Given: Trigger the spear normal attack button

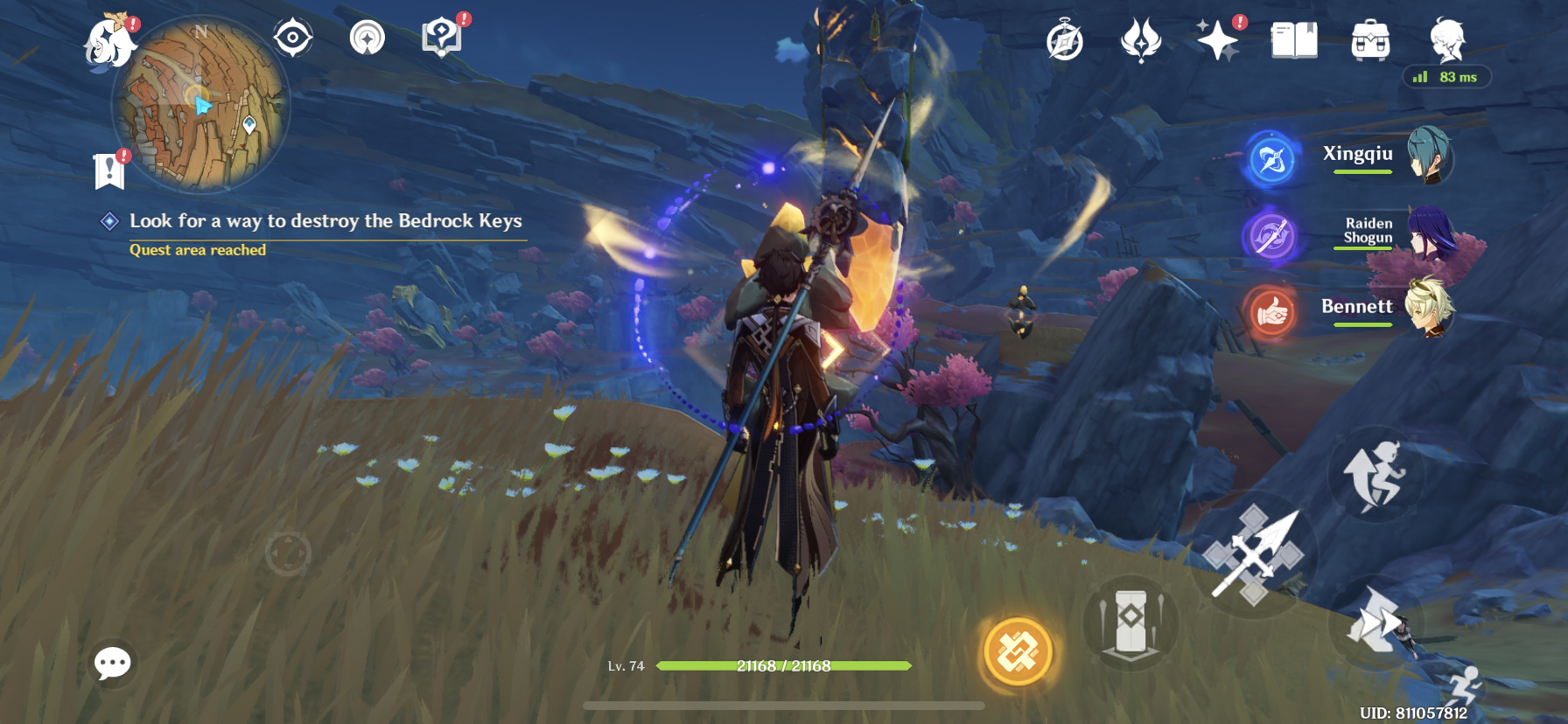Looking at the screenshot, I should pos(1254,555).
